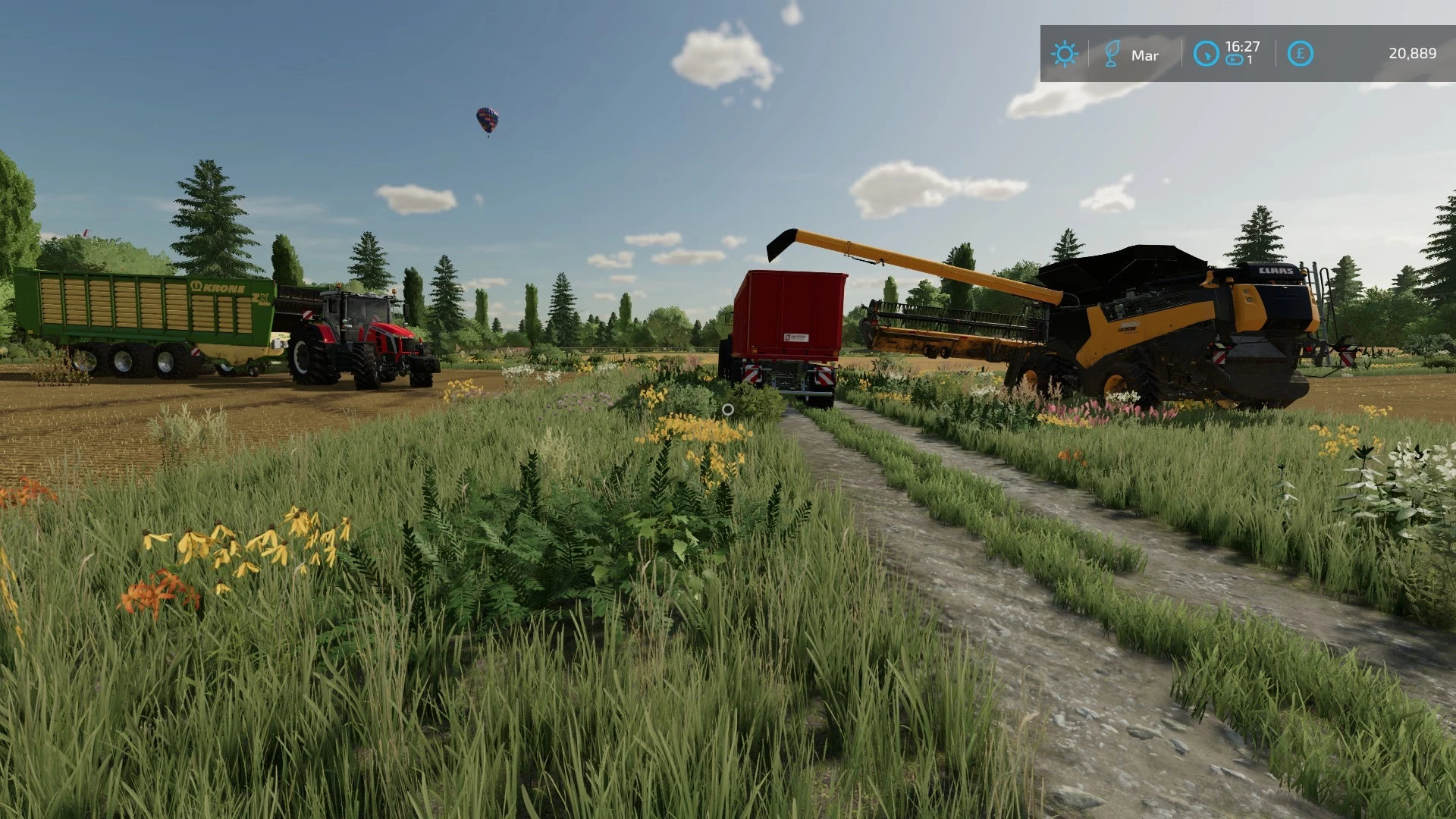Expand the money balance display
This screenshot has height=819, width=1456.
tap(1412, 53)
